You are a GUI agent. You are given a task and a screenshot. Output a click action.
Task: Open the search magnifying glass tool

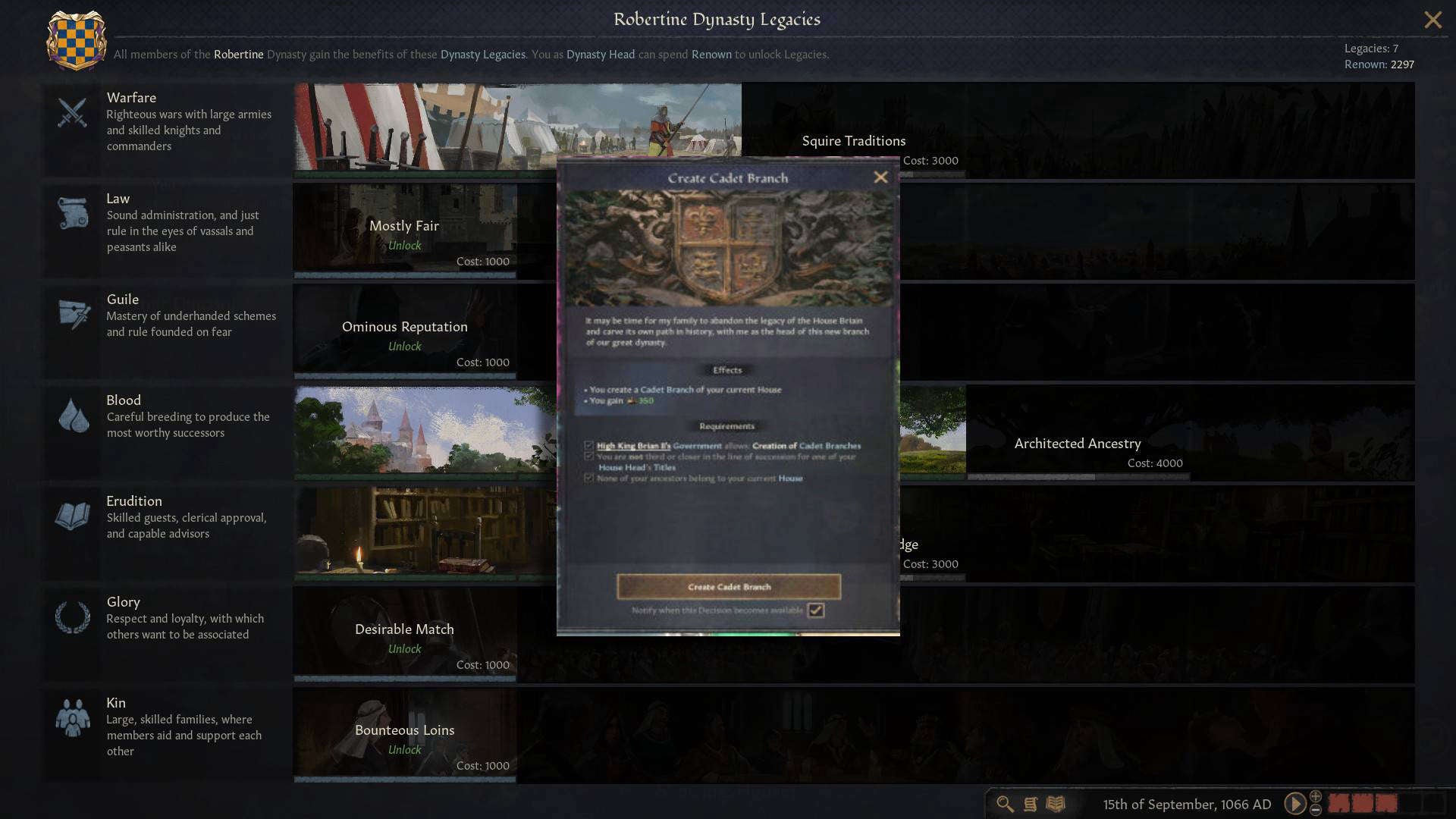click(1006, 802)
